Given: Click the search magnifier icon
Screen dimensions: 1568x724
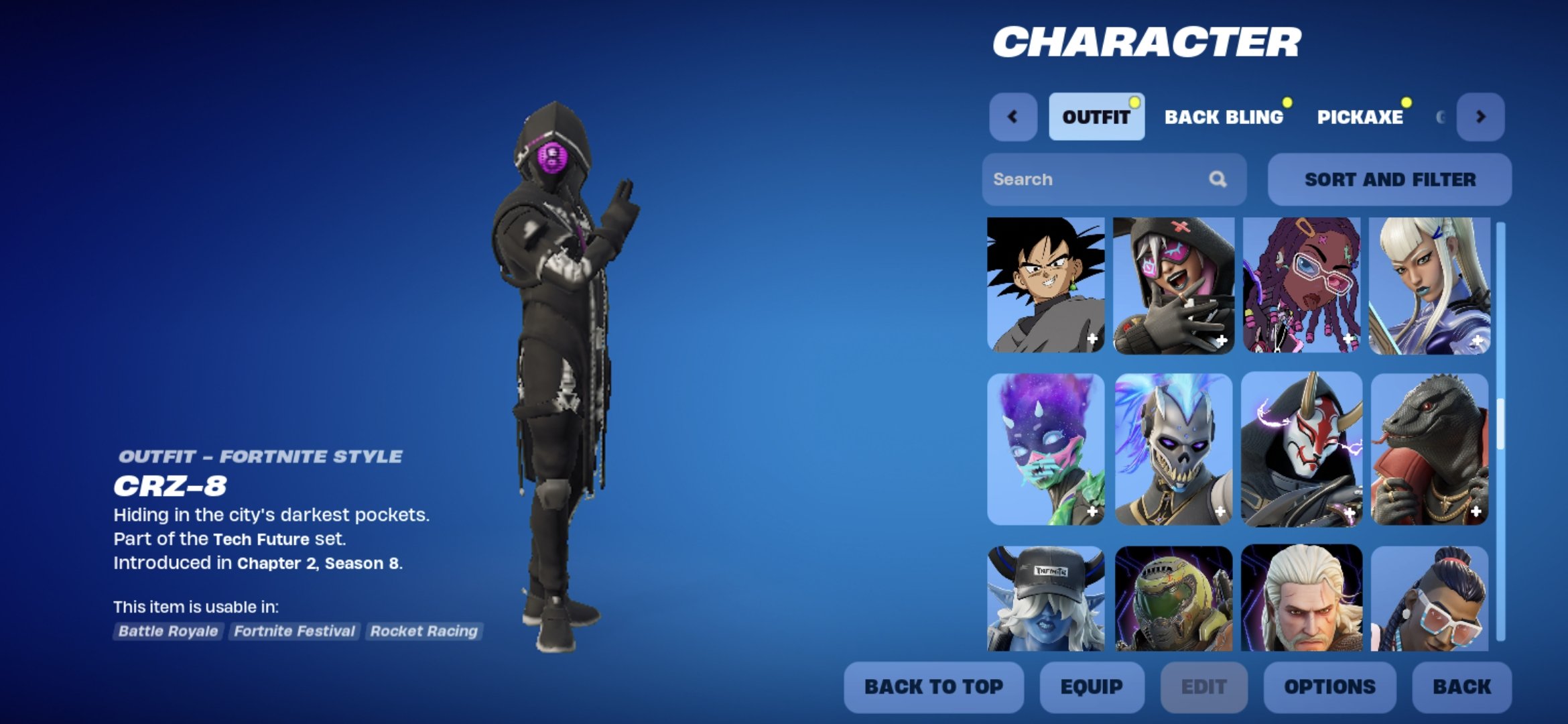Looking at the screenshot, I should point(1218,179).
